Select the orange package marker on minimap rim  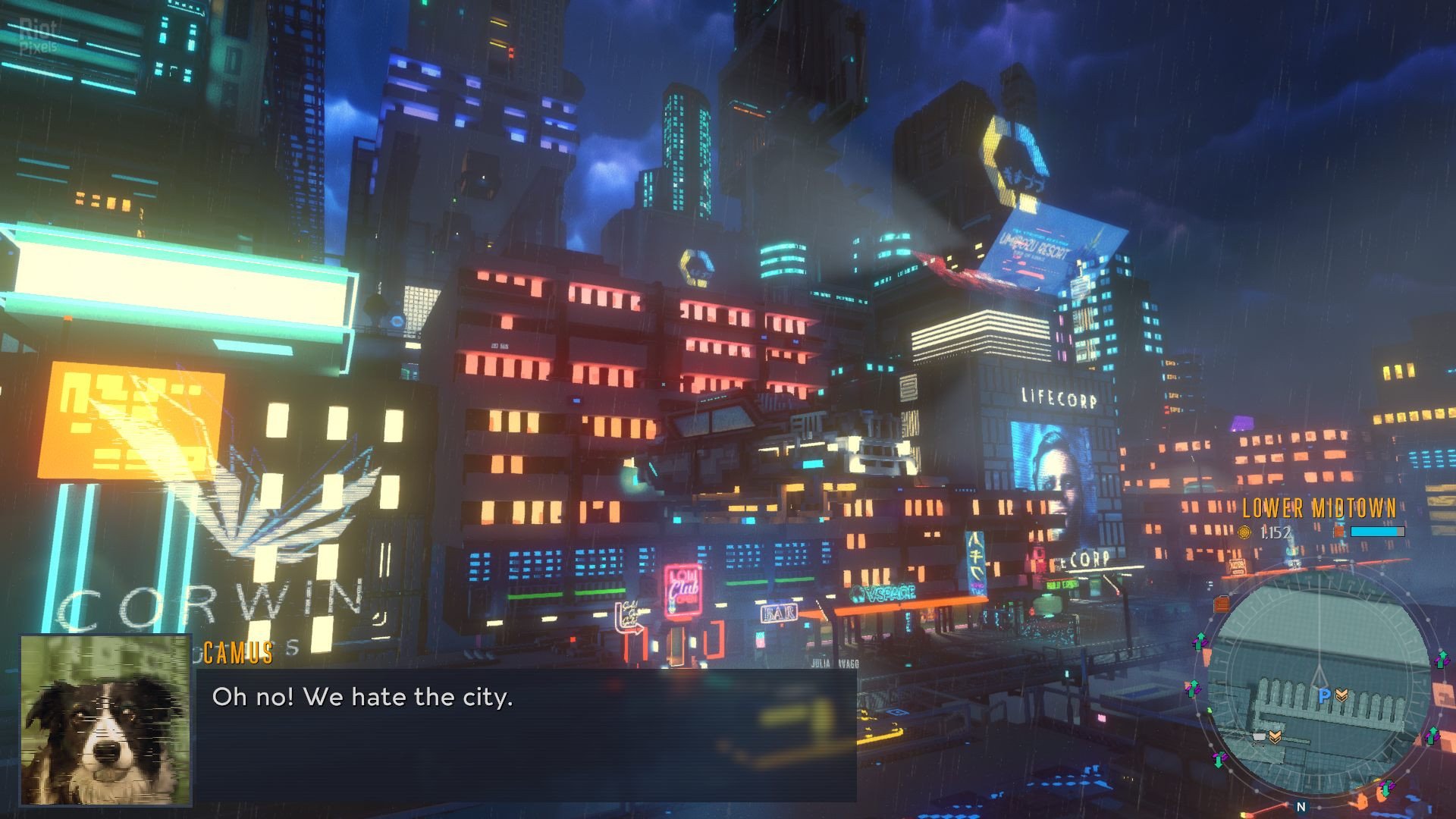pos(1221,604)
